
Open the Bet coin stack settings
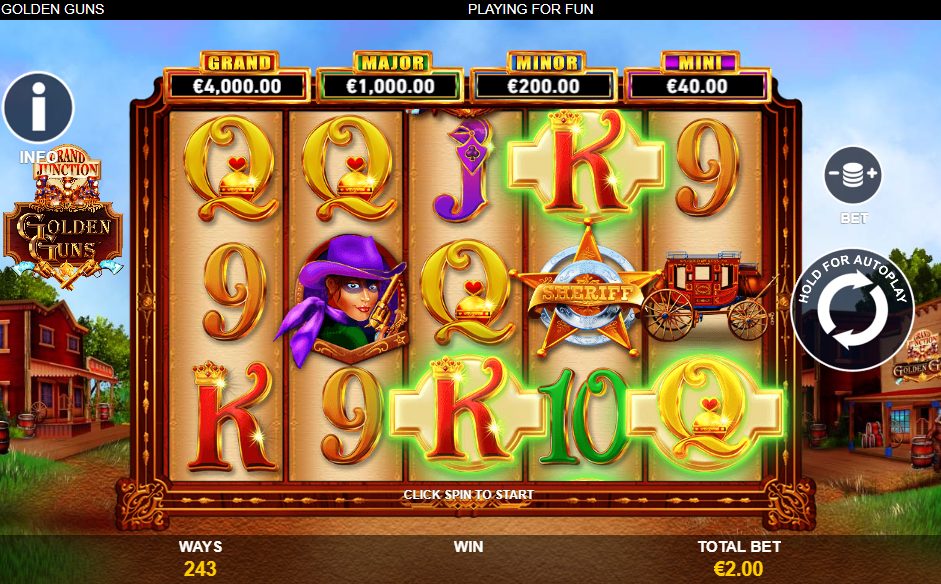click(x=852, y=177)
